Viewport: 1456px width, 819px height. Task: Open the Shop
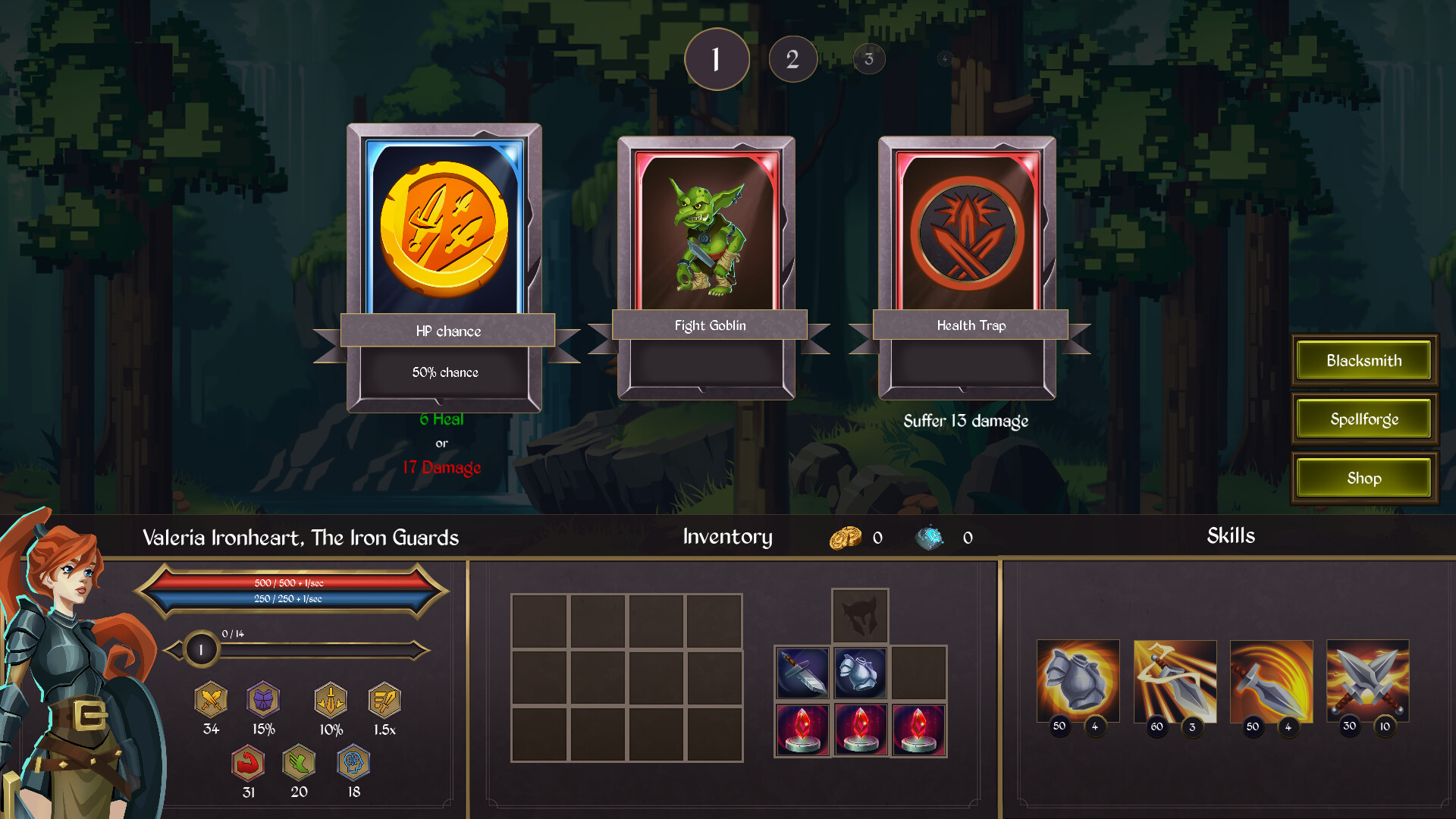pyautogui.click(x=1363, y=478)
